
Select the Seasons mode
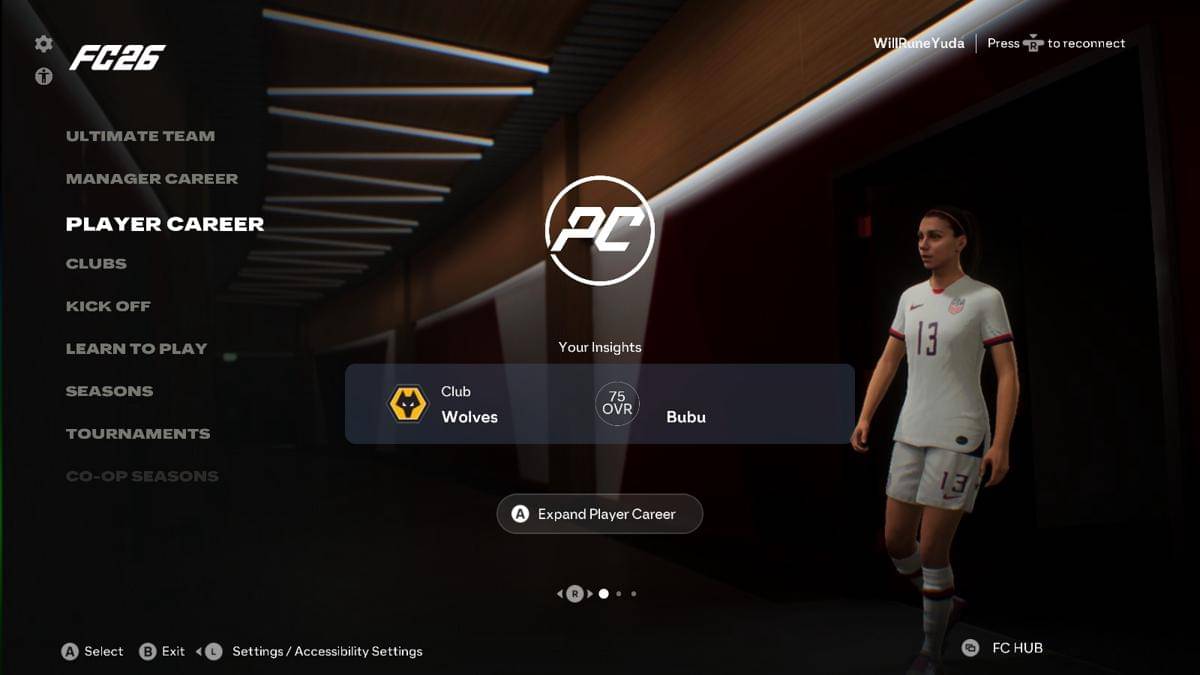109,391
